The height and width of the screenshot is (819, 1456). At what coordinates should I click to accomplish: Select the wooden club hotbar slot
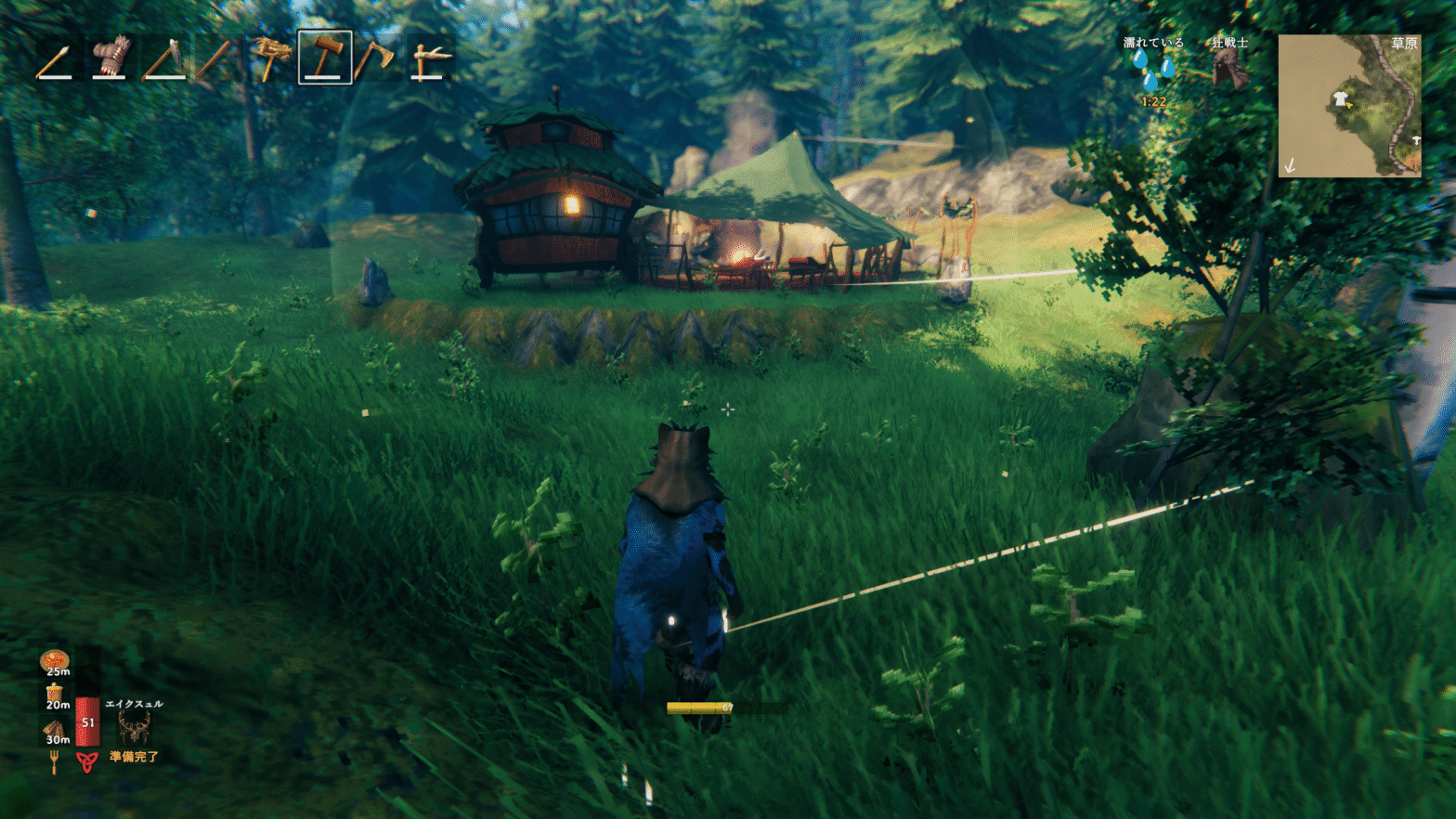coord(214,58)
